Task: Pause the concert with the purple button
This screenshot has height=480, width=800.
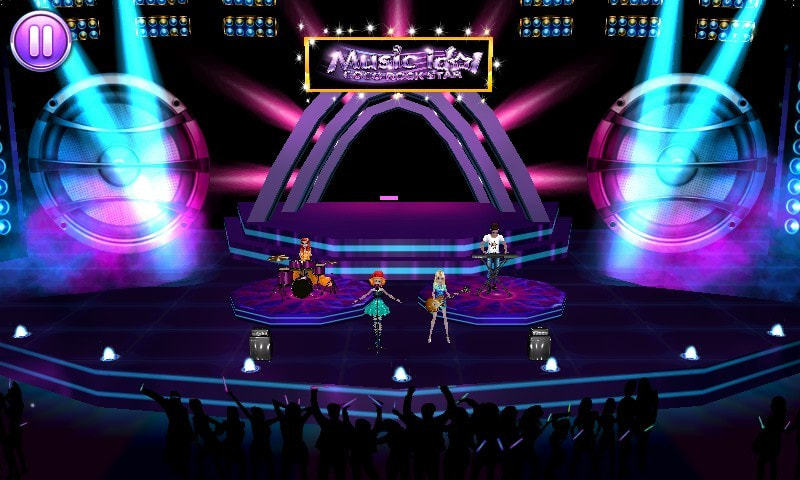Action: point(41,40)
